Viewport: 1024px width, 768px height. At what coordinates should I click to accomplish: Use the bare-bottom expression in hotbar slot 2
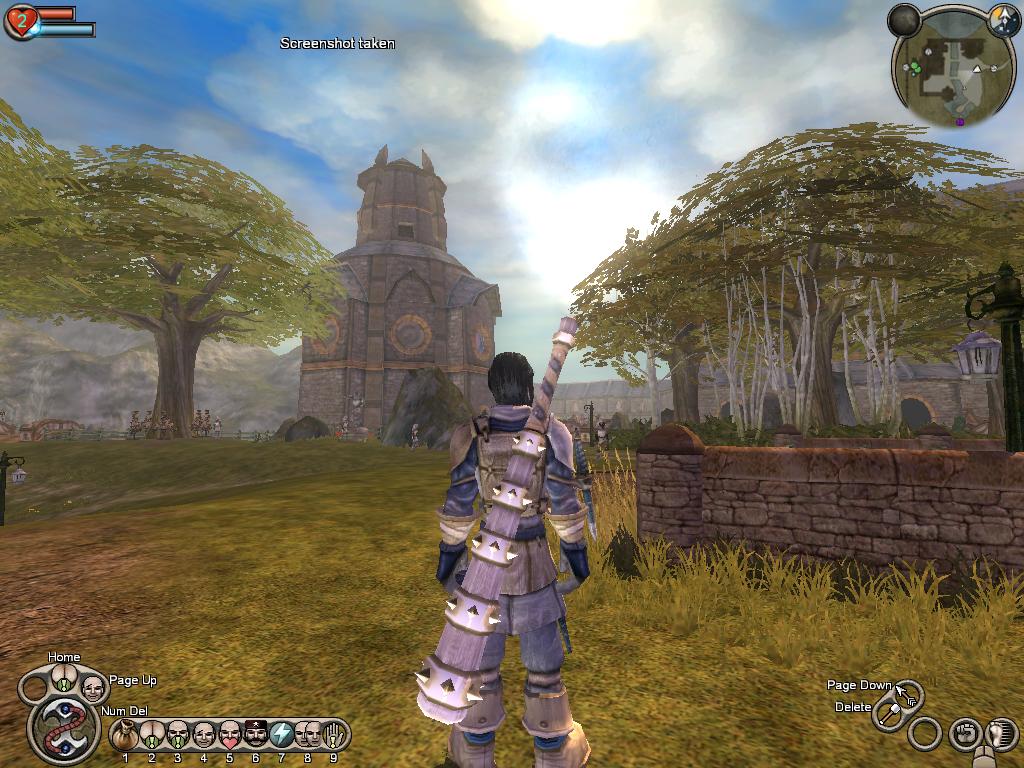click(152, 736)
